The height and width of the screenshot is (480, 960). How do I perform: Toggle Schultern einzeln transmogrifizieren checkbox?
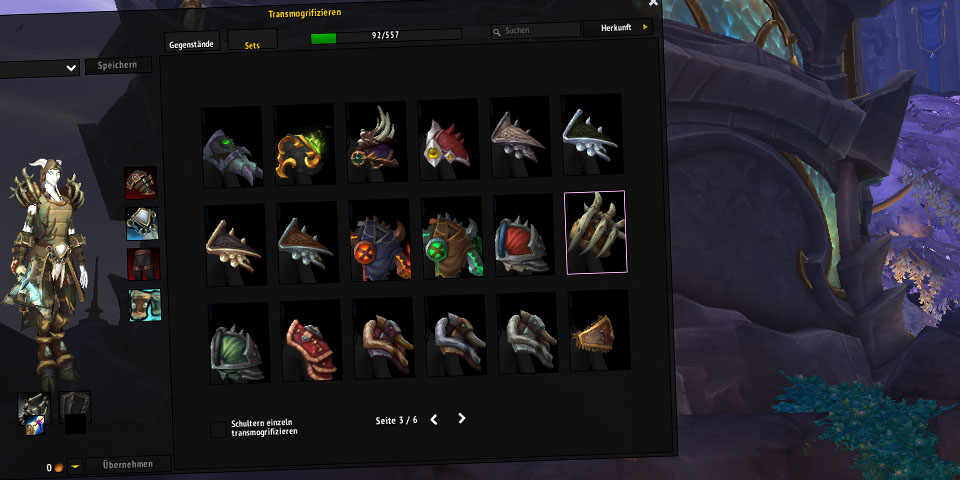(x=218, y=429)
